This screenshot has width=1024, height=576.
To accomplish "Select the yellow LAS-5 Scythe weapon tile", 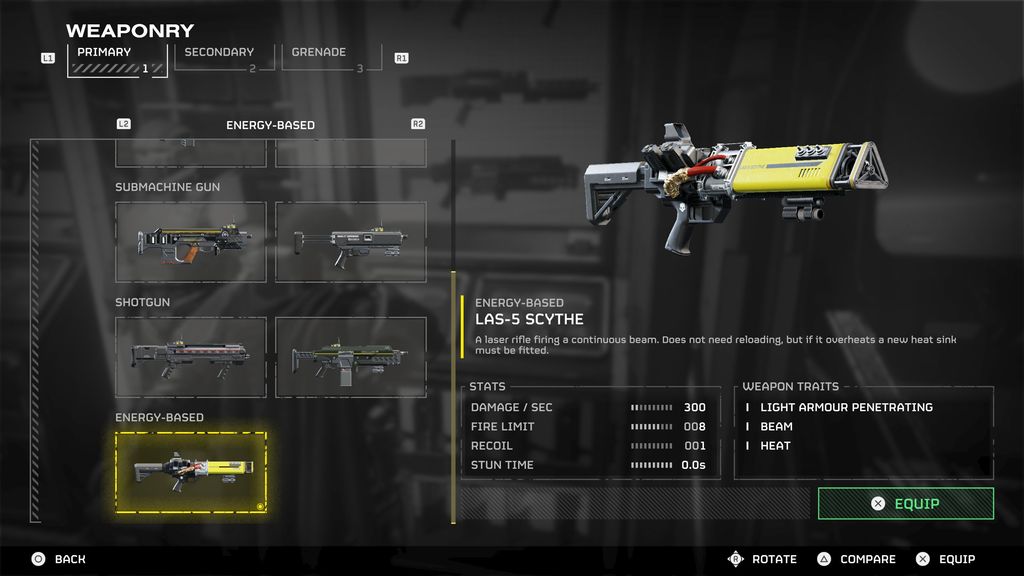I will point(191,472).
